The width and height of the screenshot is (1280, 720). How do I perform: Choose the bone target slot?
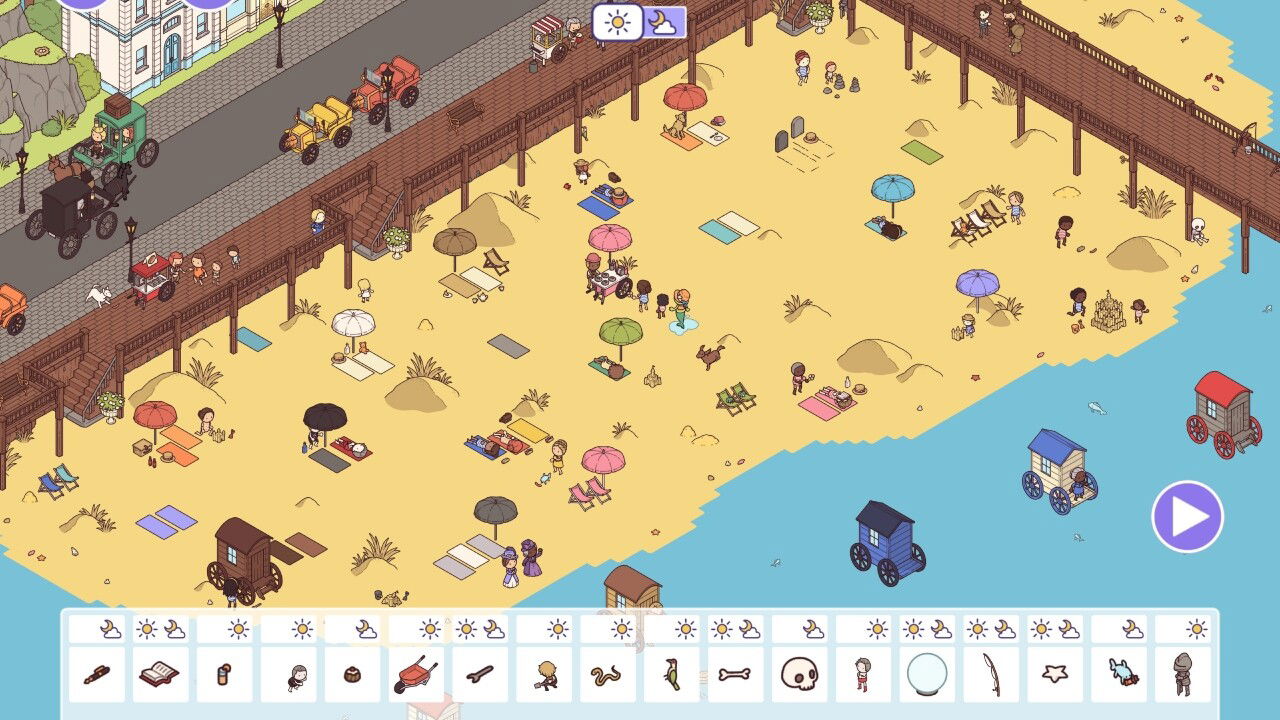(736, 675)
